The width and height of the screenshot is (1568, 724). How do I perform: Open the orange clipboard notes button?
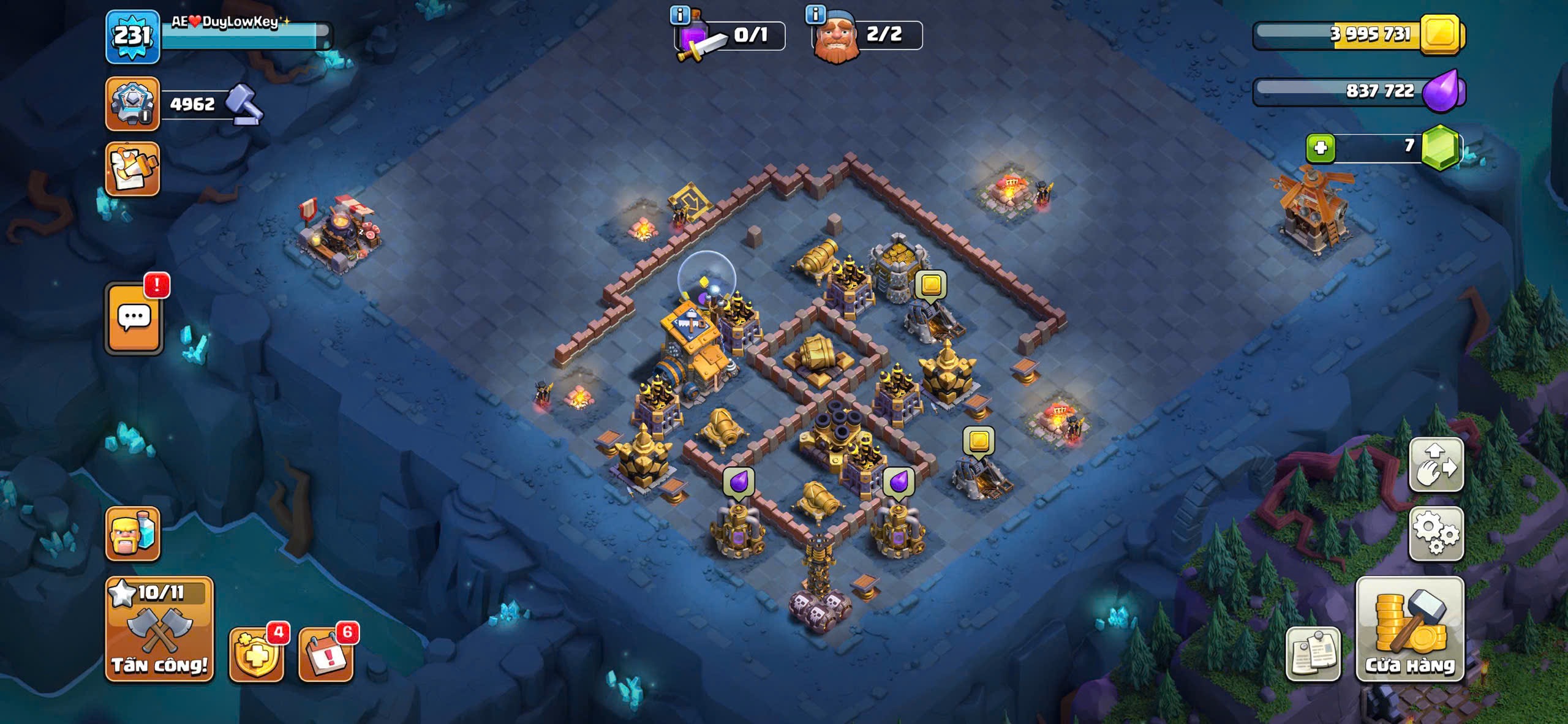click(132, 169)
